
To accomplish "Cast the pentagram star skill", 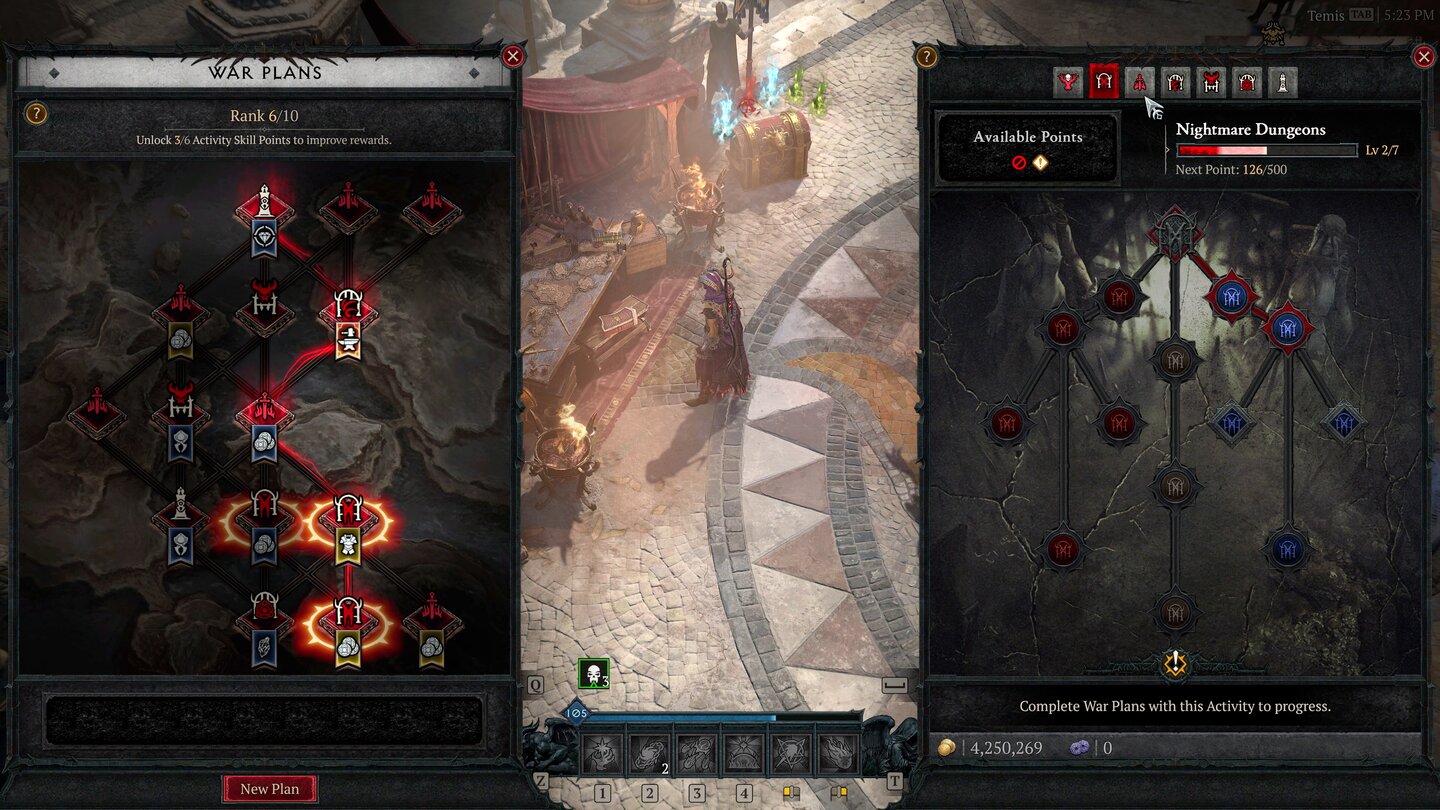I will (791, 753).
